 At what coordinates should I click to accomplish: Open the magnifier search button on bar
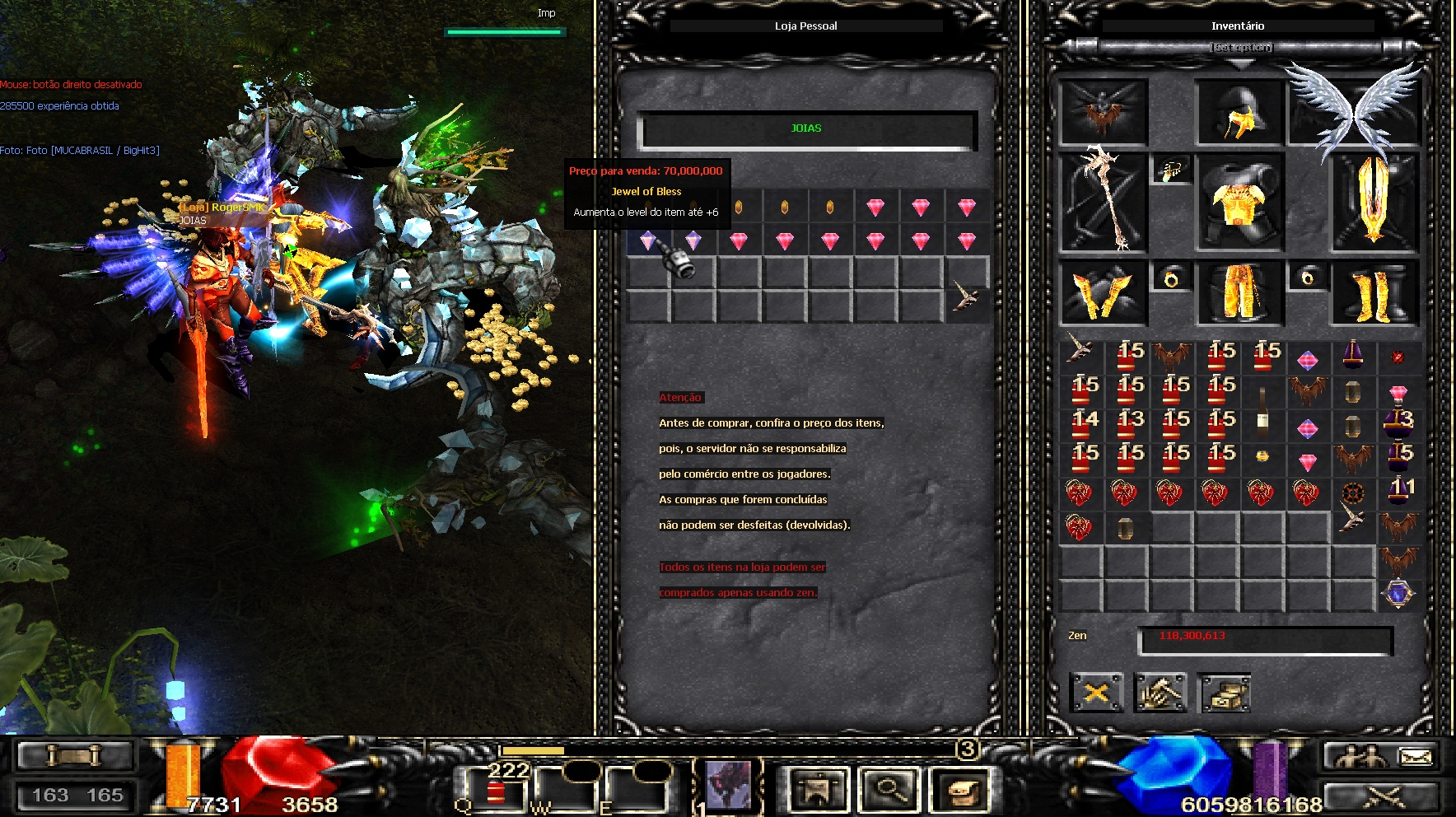coord(888,790)
